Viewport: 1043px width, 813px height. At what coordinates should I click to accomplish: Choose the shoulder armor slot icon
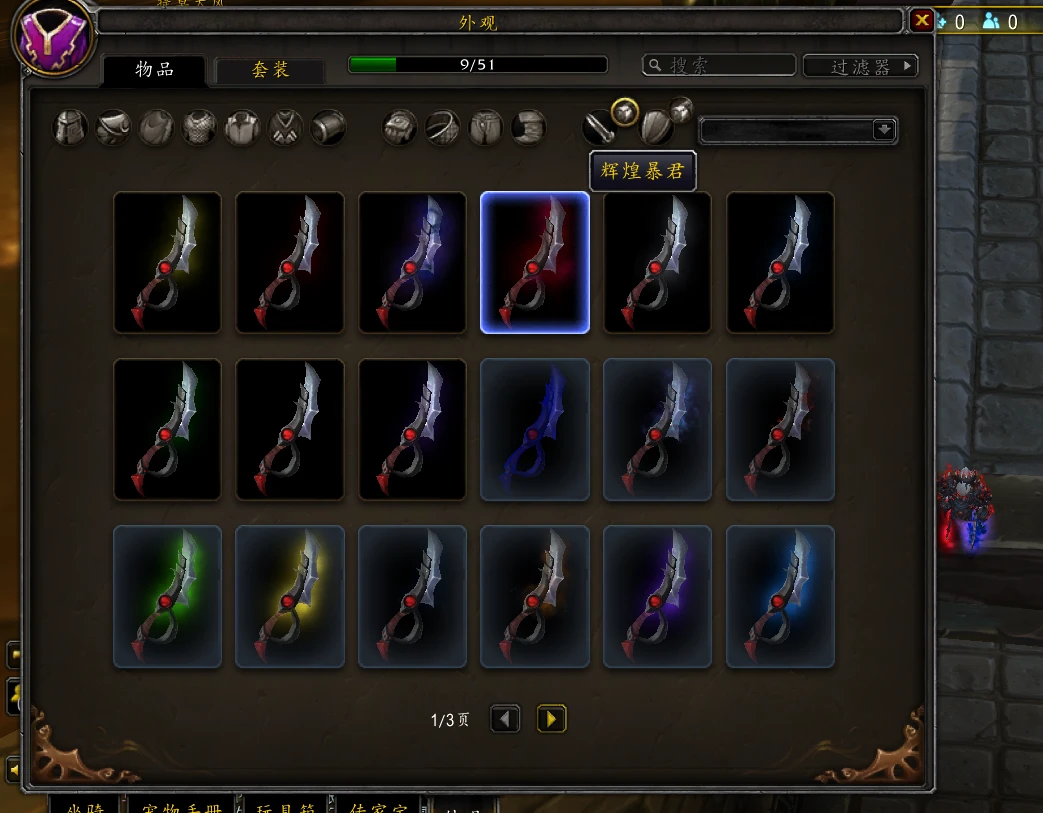[x=113, y=128]
